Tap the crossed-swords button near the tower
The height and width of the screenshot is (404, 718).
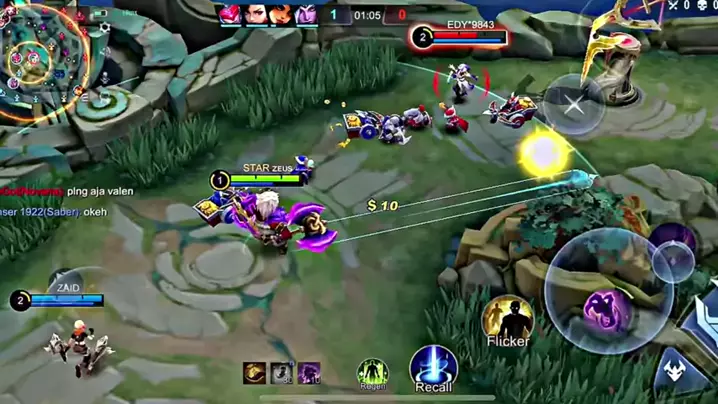click(x=573, y=106)
